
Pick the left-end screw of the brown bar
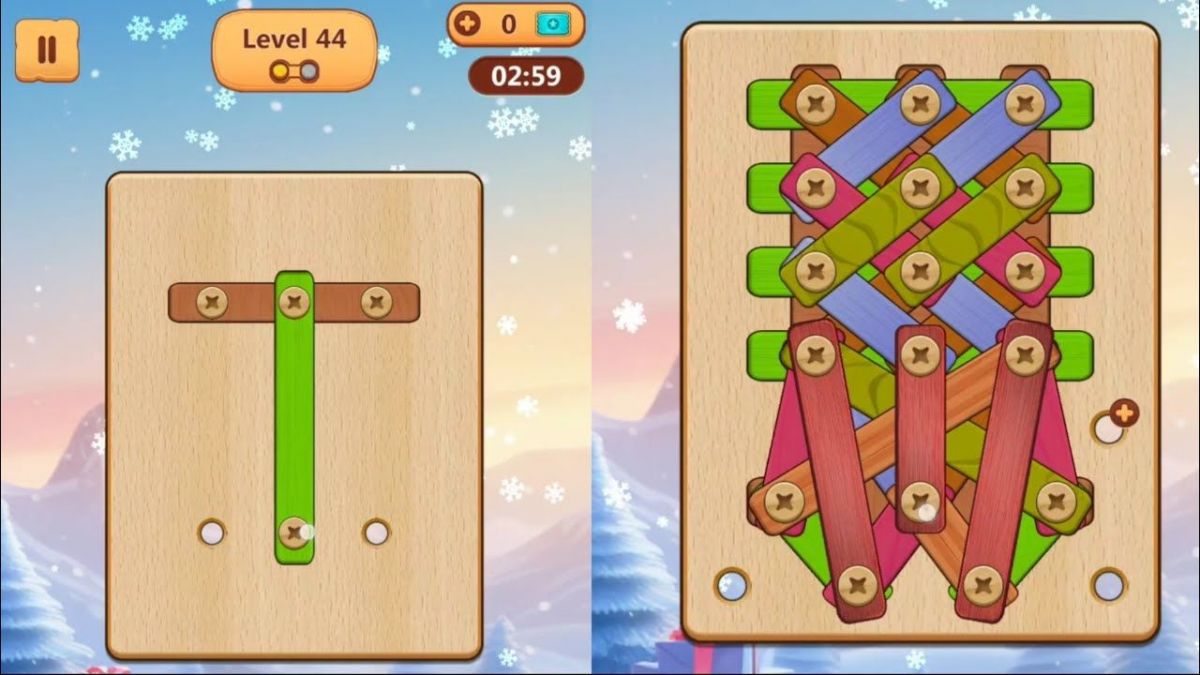tap(211, 302)
